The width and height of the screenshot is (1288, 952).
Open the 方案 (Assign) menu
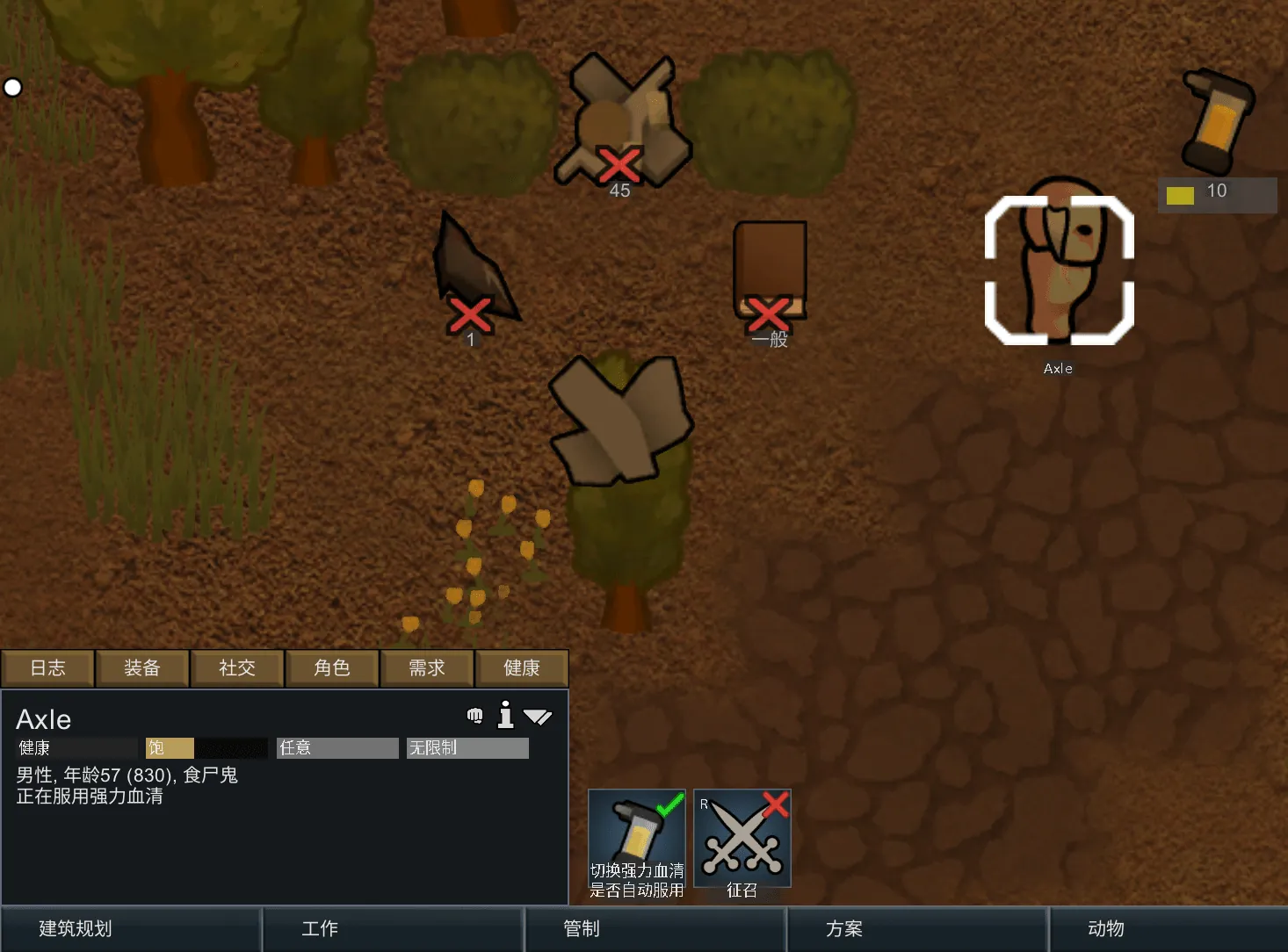coord(916,929)
